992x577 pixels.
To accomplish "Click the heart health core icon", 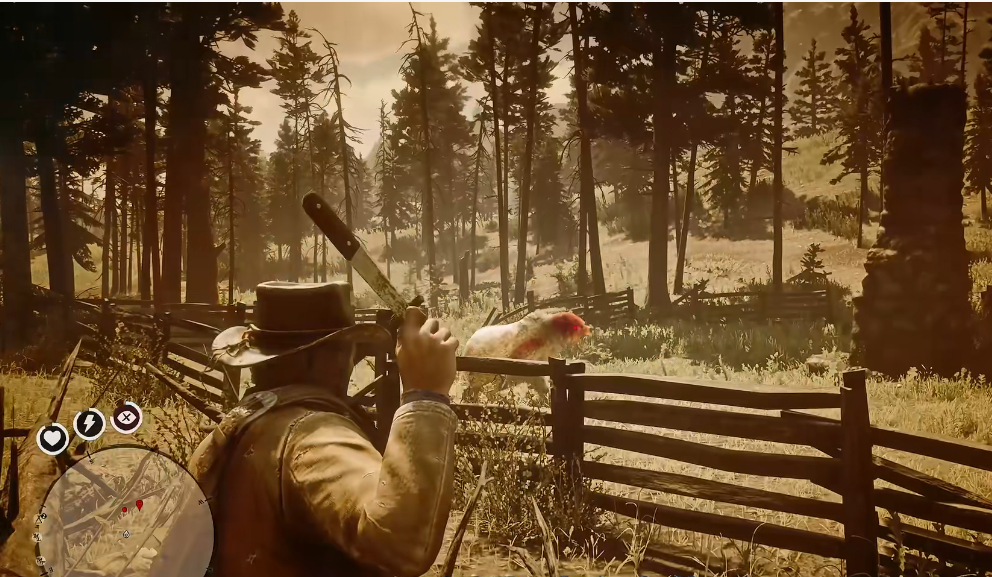I will pyautogui.click(x=52, y=438).
